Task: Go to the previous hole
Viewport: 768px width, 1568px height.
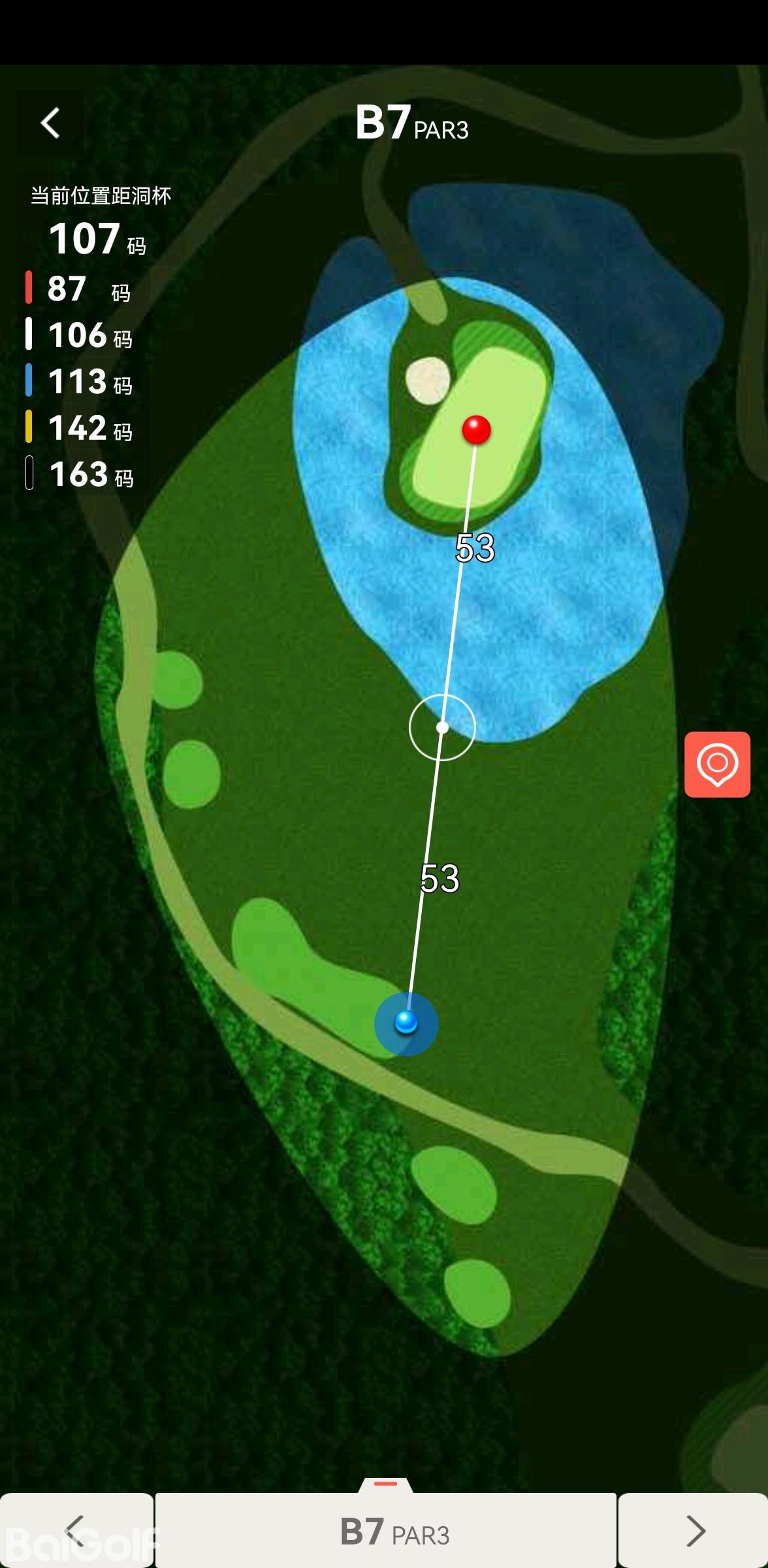Action: [x=76, y=1530]
